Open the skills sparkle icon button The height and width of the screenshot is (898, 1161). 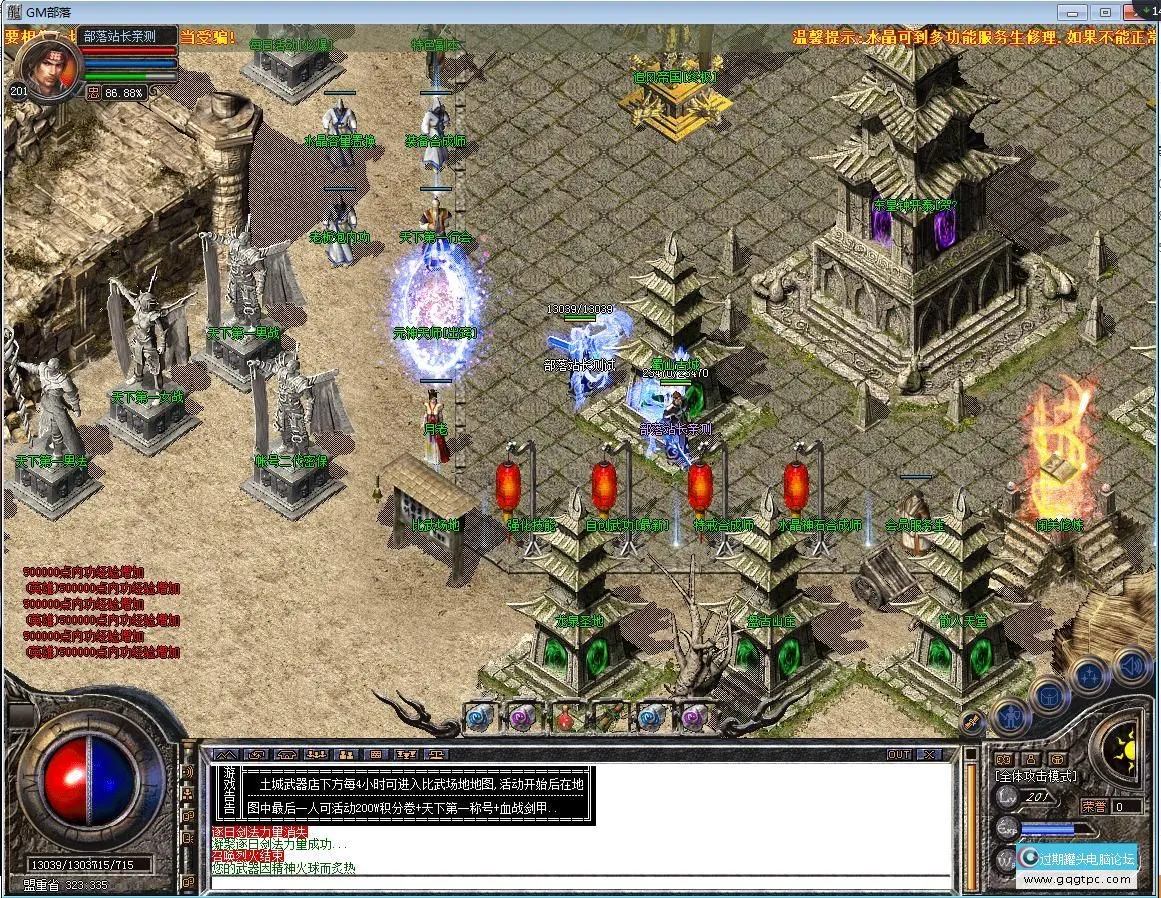click(x=1092, y=674)
